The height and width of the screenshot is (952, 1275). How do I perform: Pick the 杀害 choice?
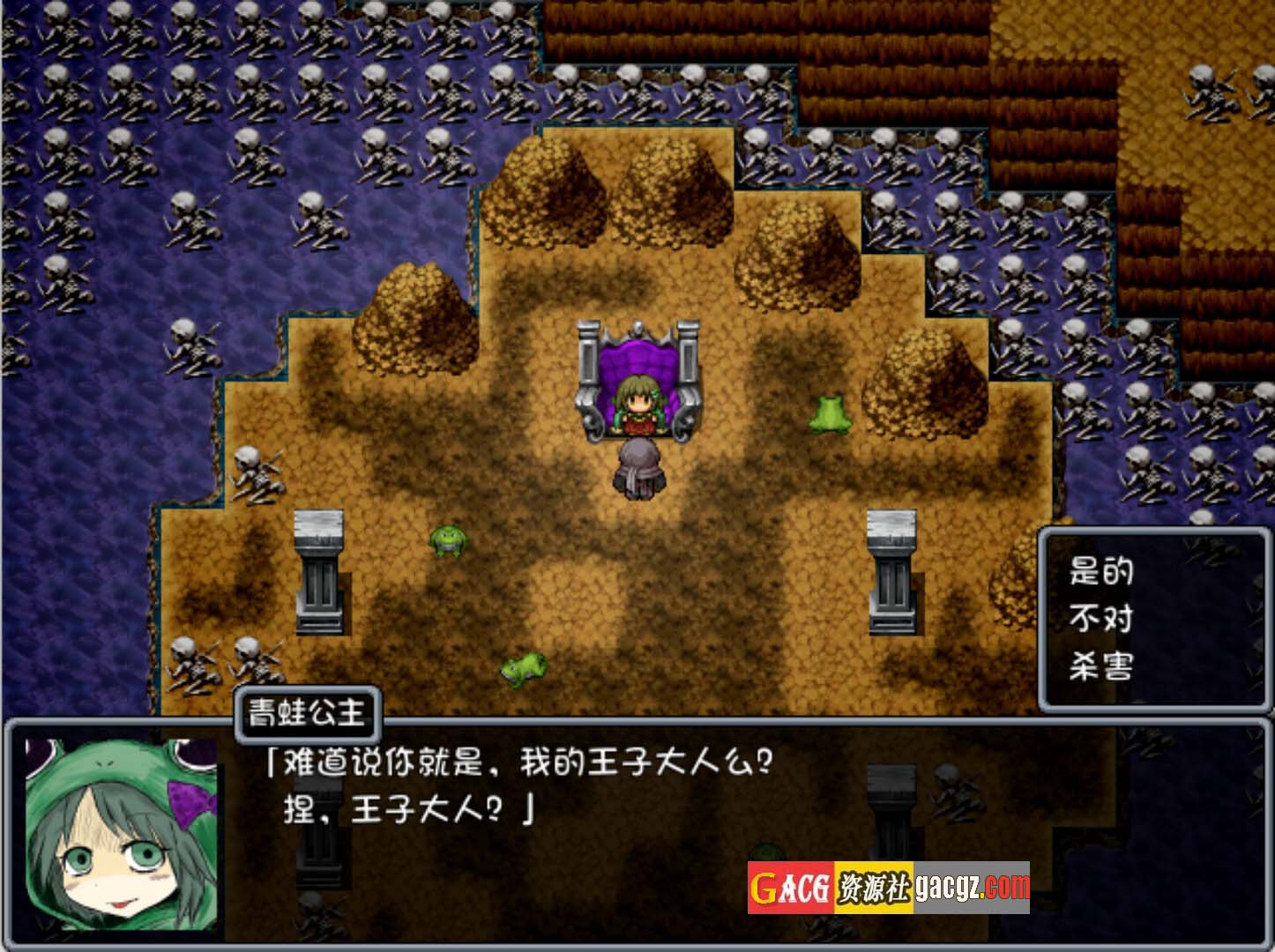[x=1100, y=666]
